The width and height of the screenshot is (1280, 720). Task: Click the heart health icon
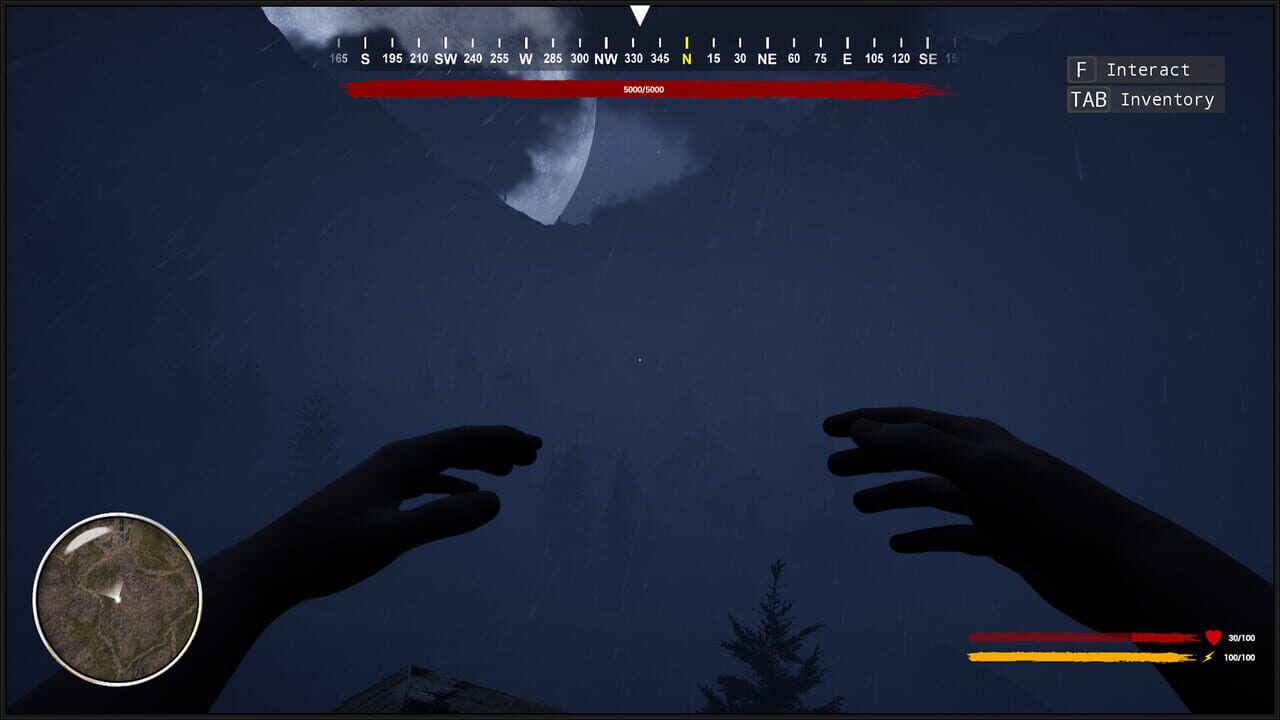(x=1213, y=637)
